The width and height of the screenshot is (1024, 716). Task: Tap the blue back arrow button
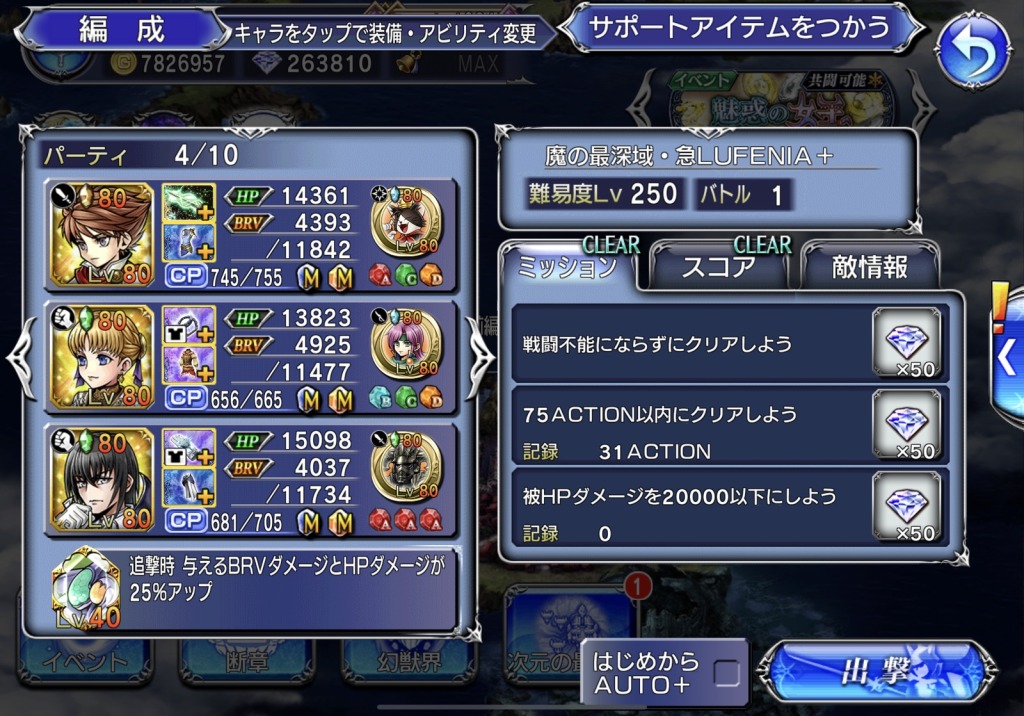coord(972,52)
